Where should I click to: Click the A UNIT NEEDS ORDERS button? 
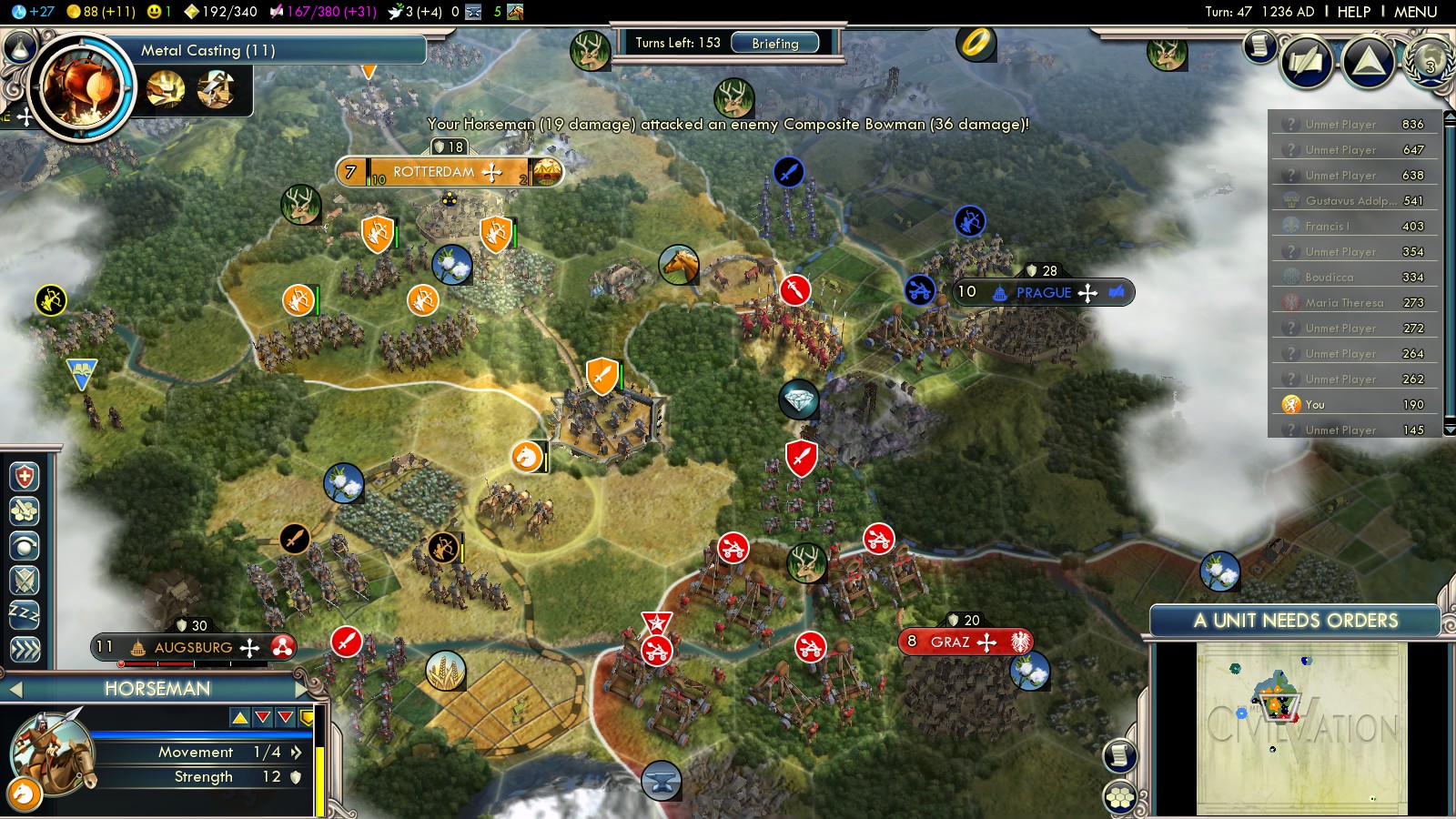1295,621
